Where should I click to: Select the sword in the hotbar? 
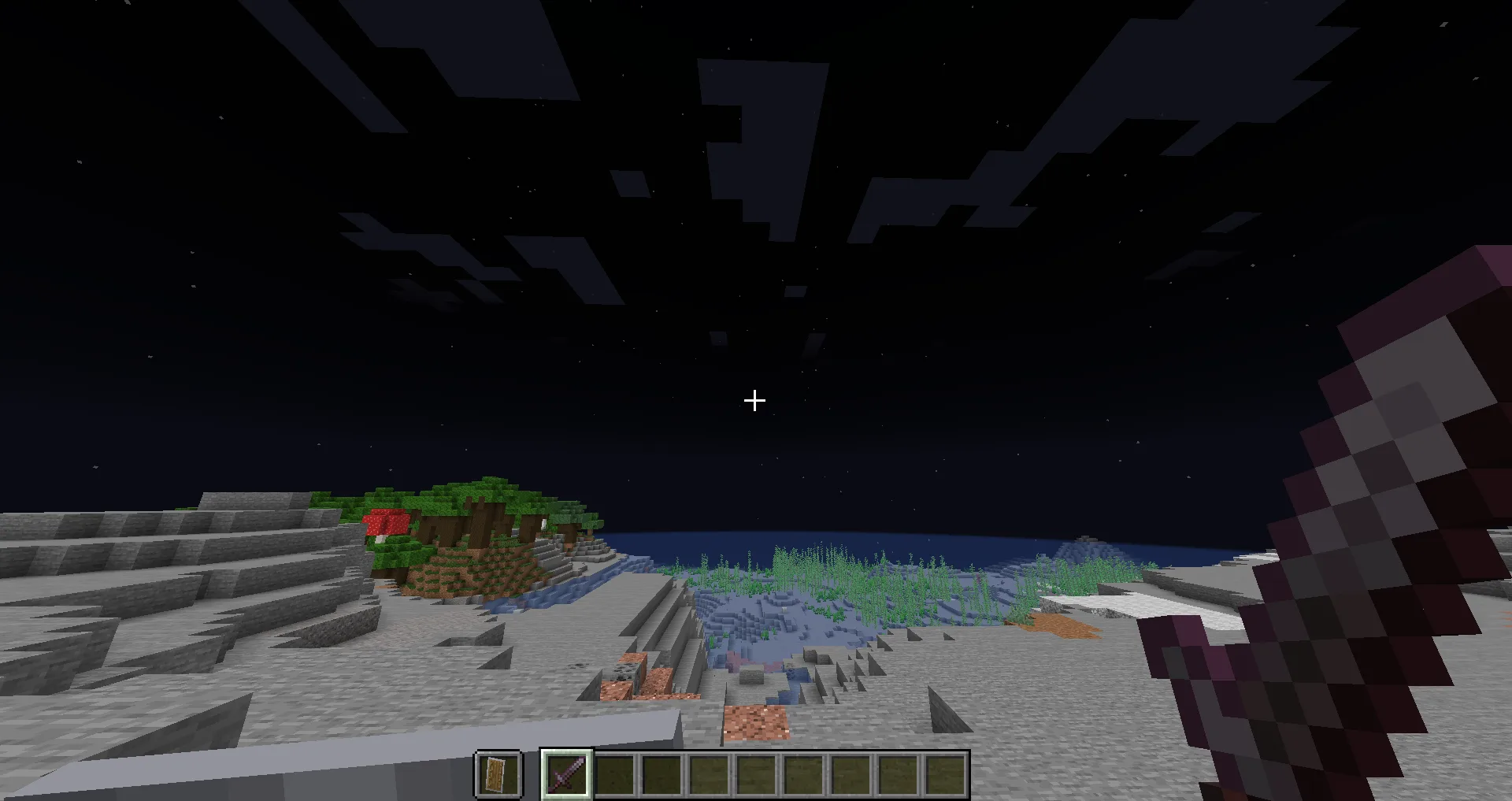coord(567,773)
